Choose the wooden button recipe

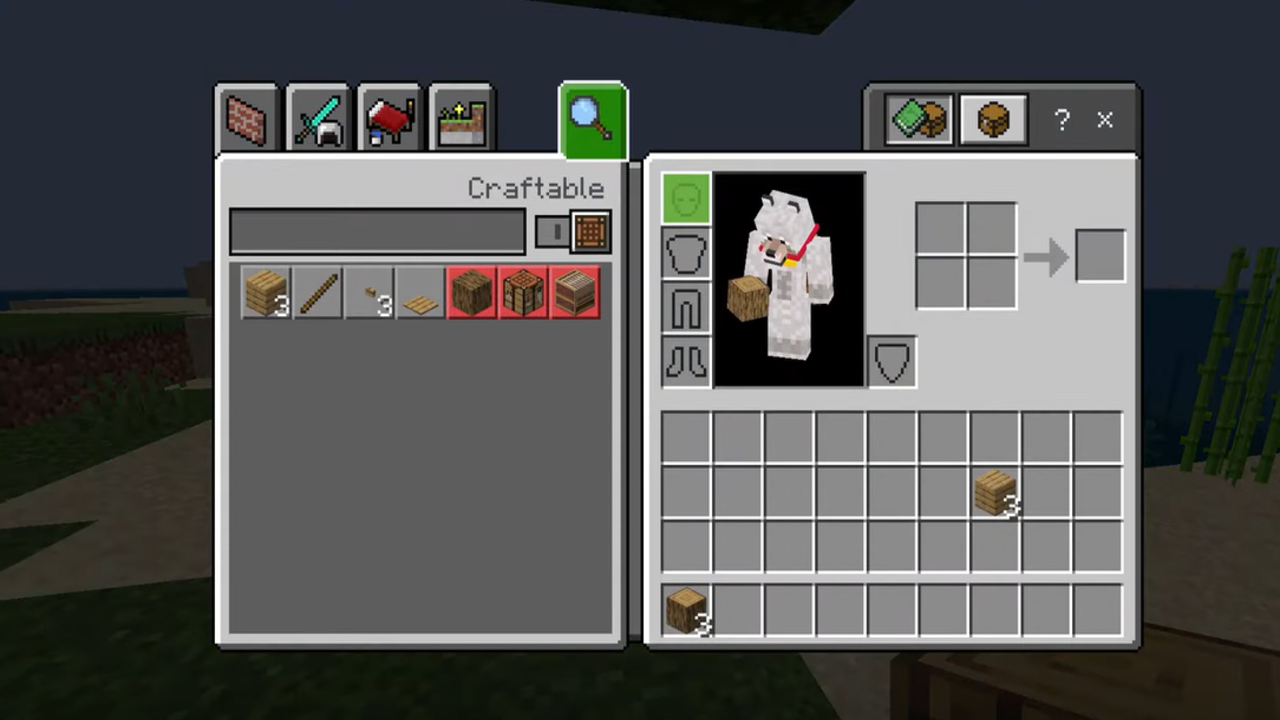click(x=370, y=293)
